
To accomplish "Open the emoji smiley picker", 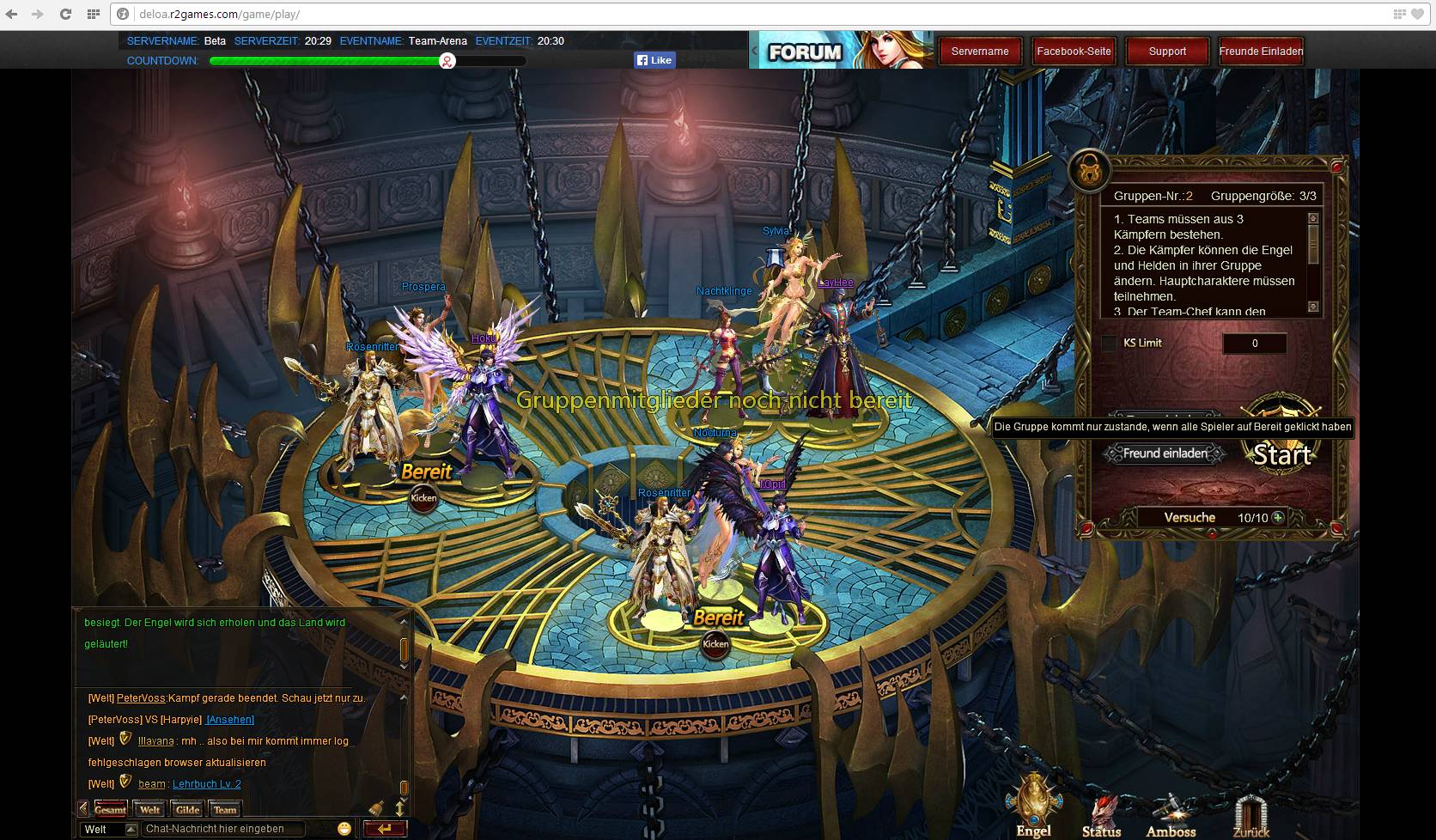I will click(344, 829).
